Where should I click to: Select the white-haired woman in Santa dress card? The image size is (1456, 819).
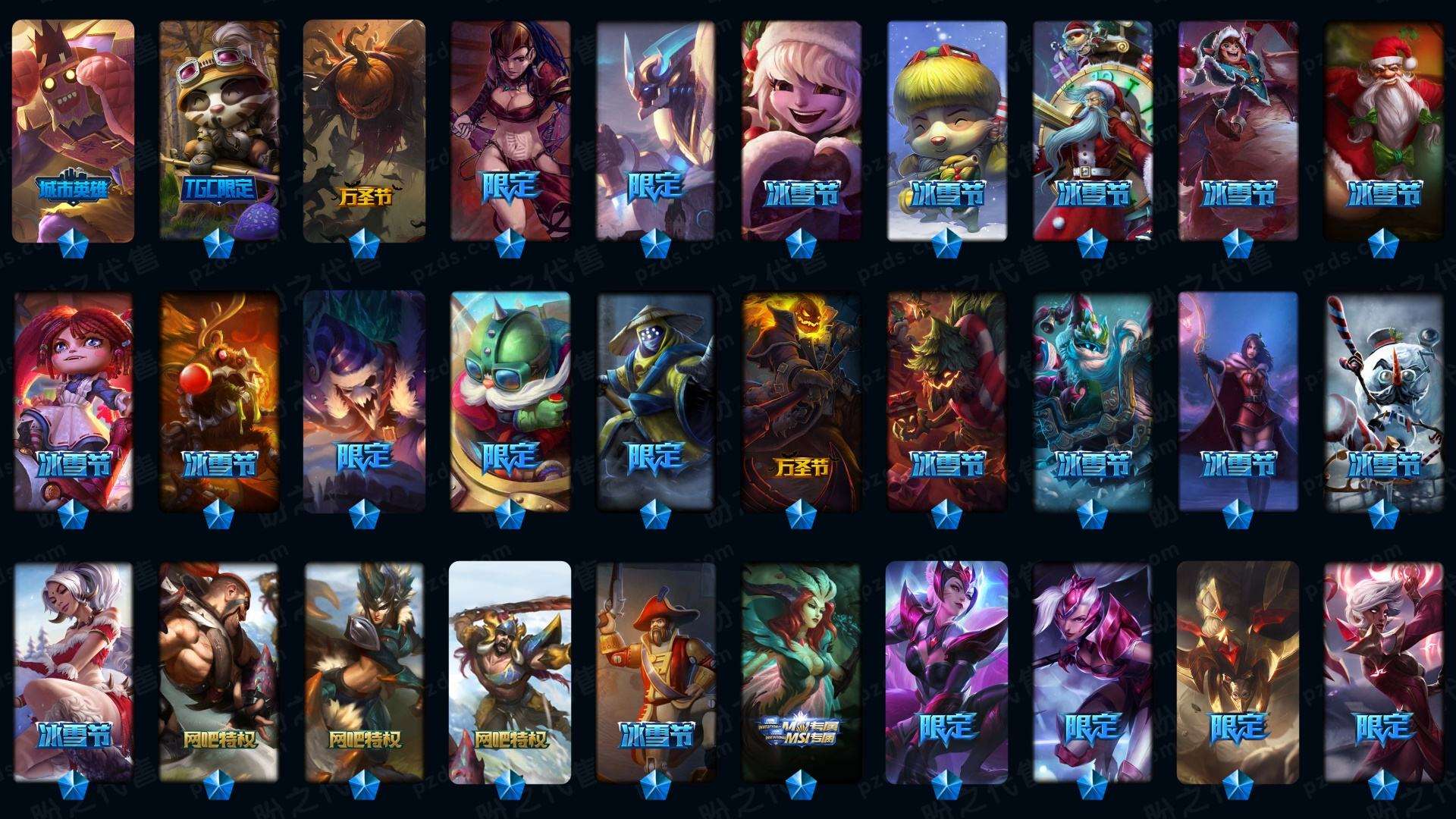(x=74, y=672)
